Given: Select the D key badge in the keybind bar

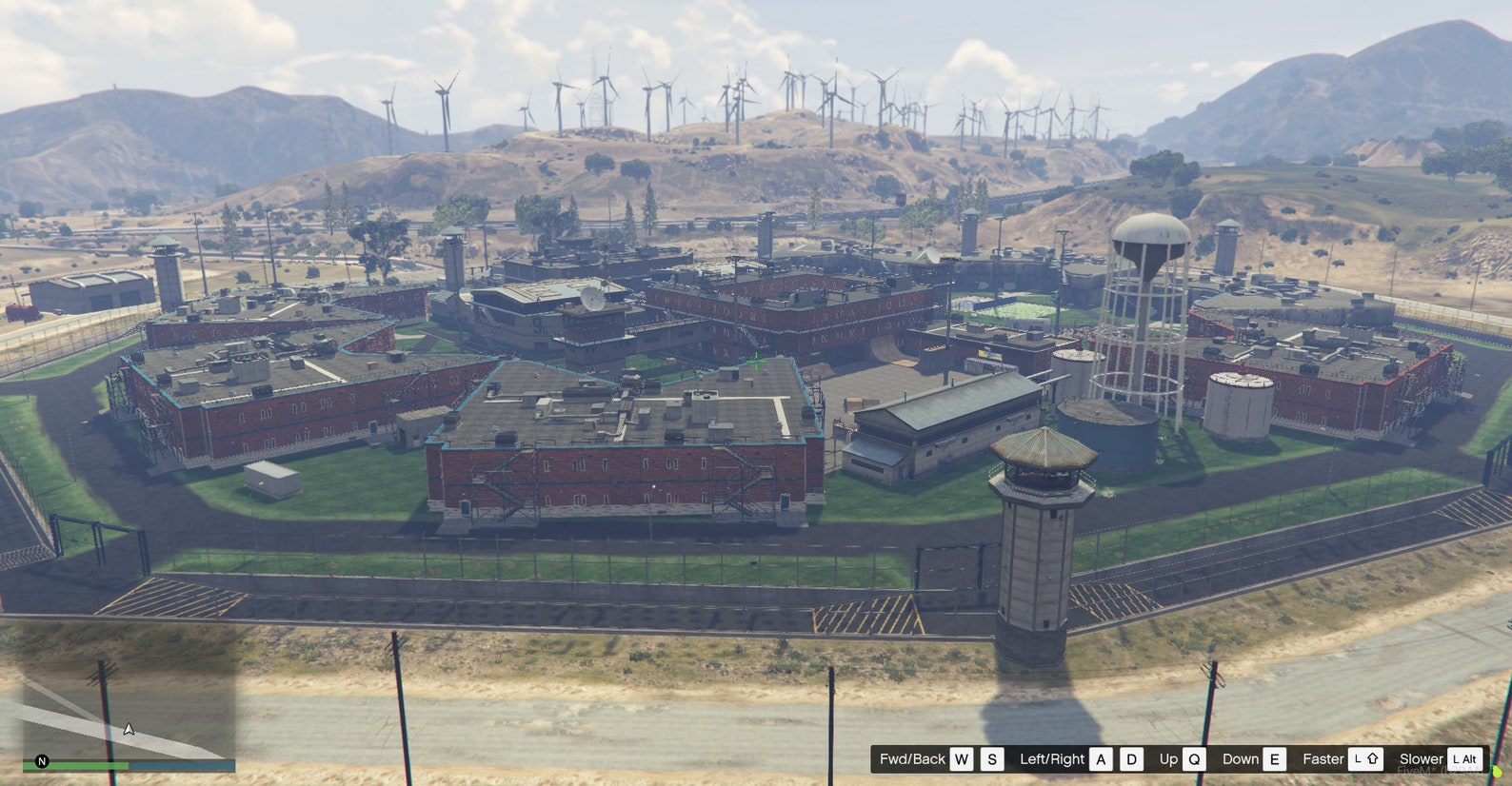Looking at the screenshot, I should pyautogui.click(x=1131, y=759).
